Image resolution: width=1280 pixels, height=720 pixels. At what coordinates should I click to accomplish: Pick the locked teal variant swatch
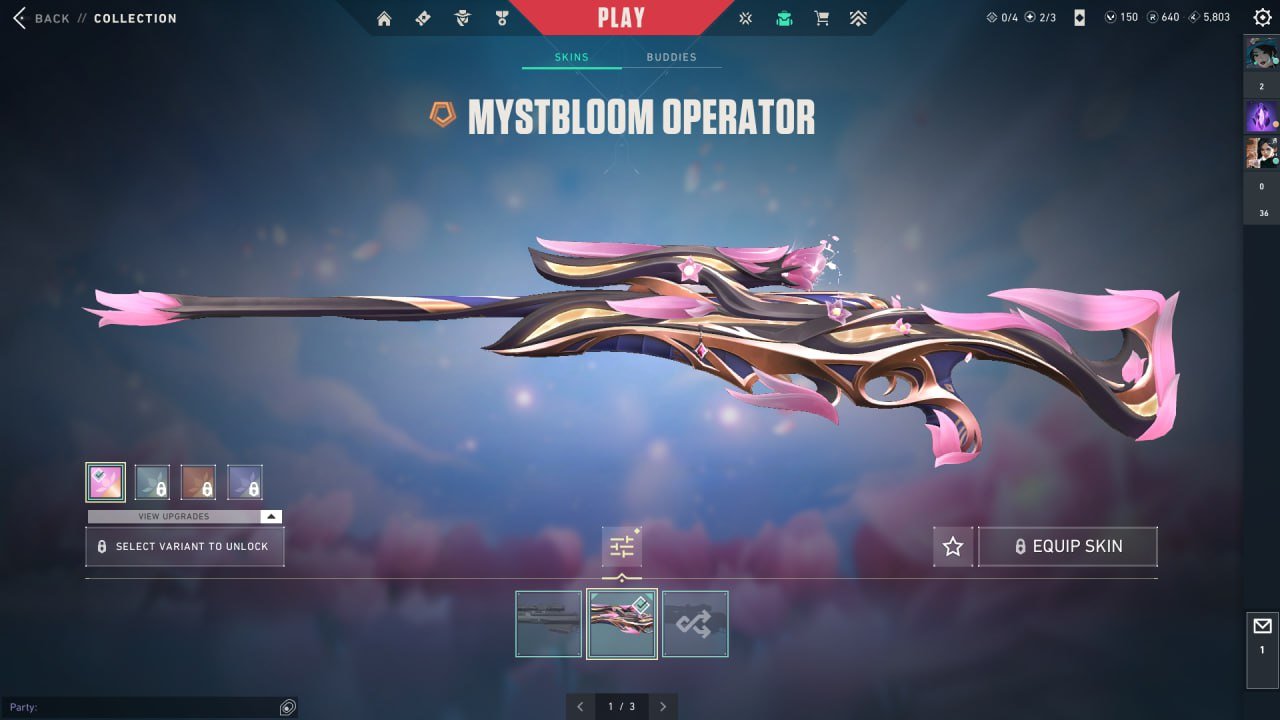(x=152, y=482)
